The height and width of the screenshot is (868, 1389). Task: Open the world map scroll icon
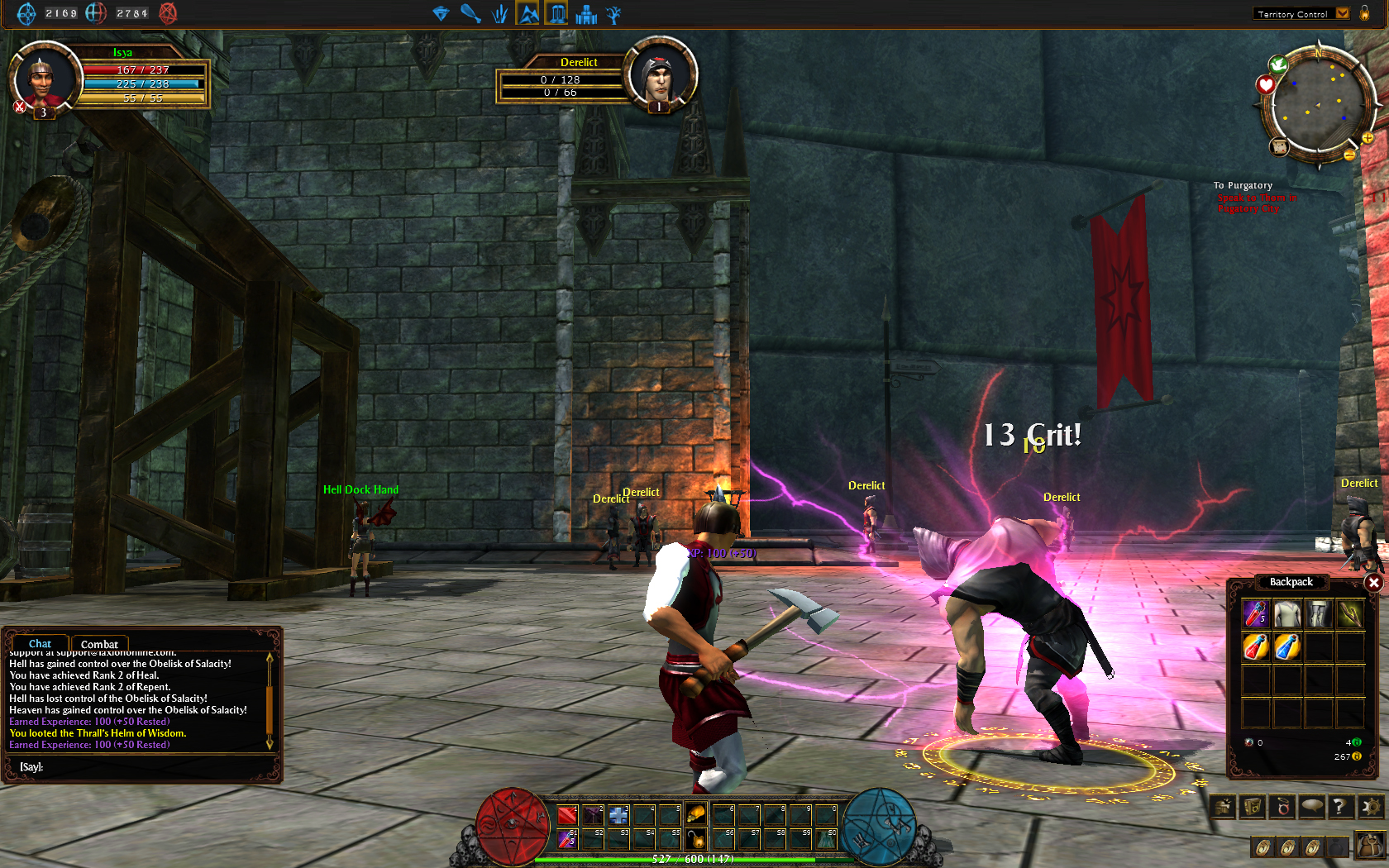tap(1279, 147)
